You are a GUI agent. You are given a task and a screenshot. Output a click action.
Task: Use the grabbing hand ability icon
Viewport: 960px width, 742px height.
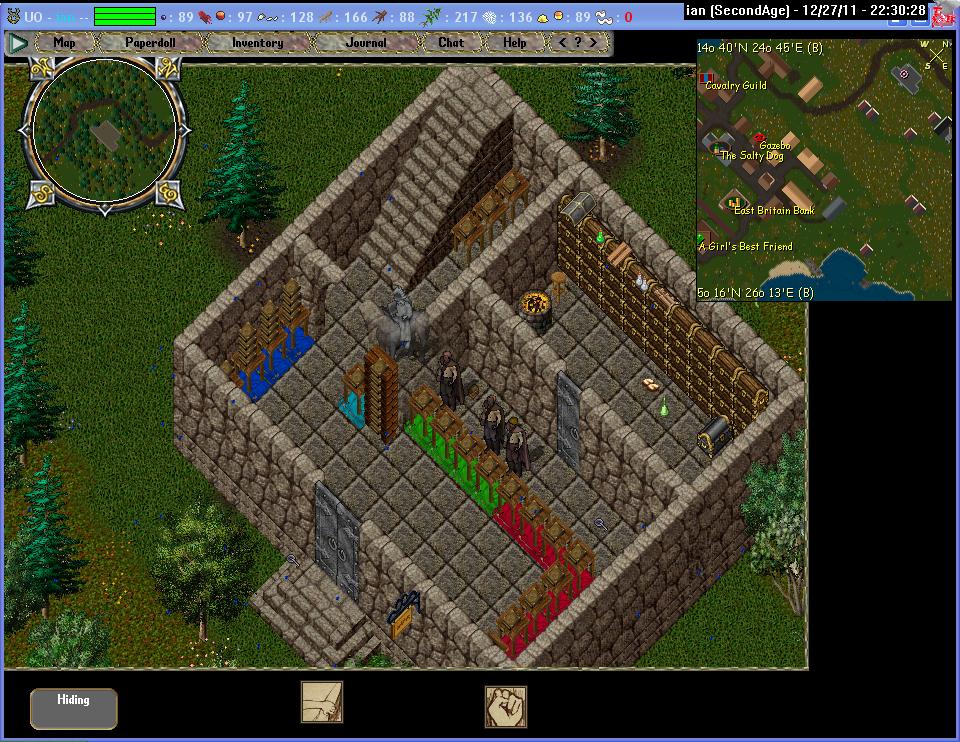(322, 702)
